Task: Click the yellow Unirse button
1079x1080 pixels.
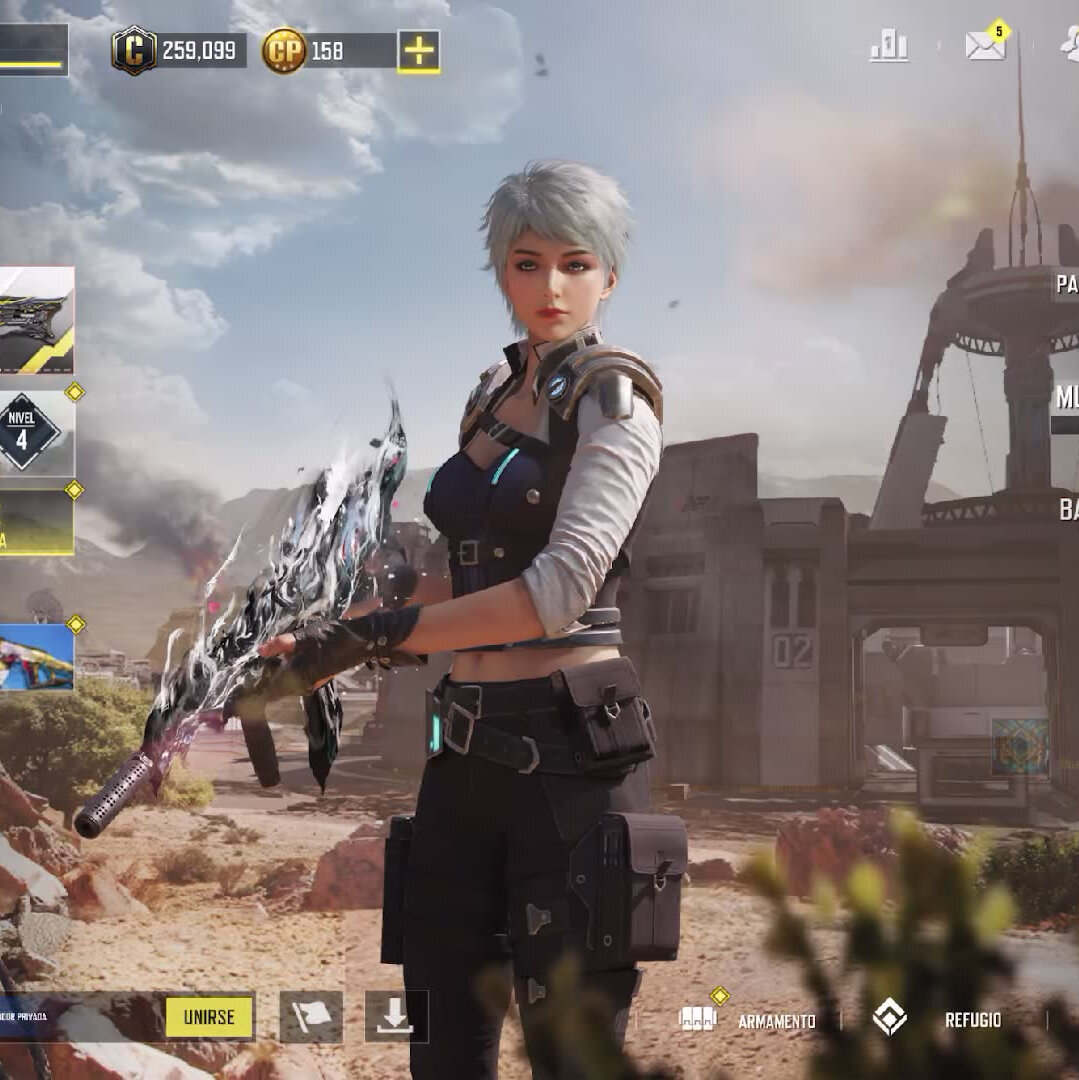Action: pos(209,1017)
